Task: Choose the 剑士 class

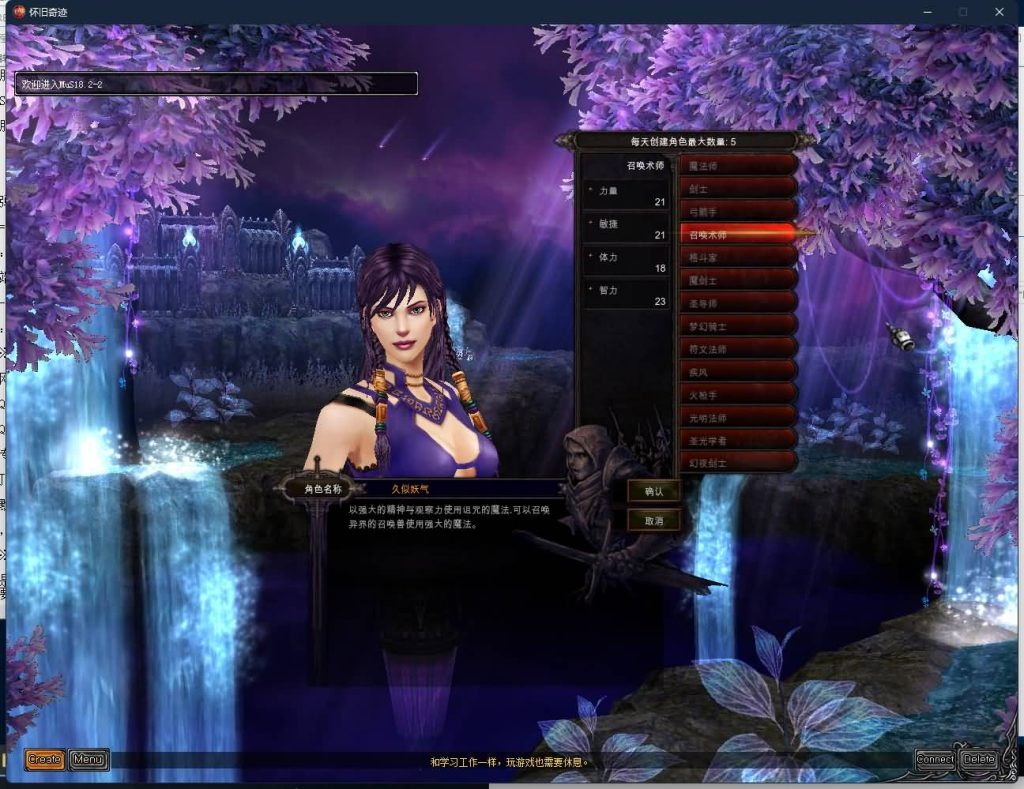Action: pyautogui.click(x=738, y=188)
